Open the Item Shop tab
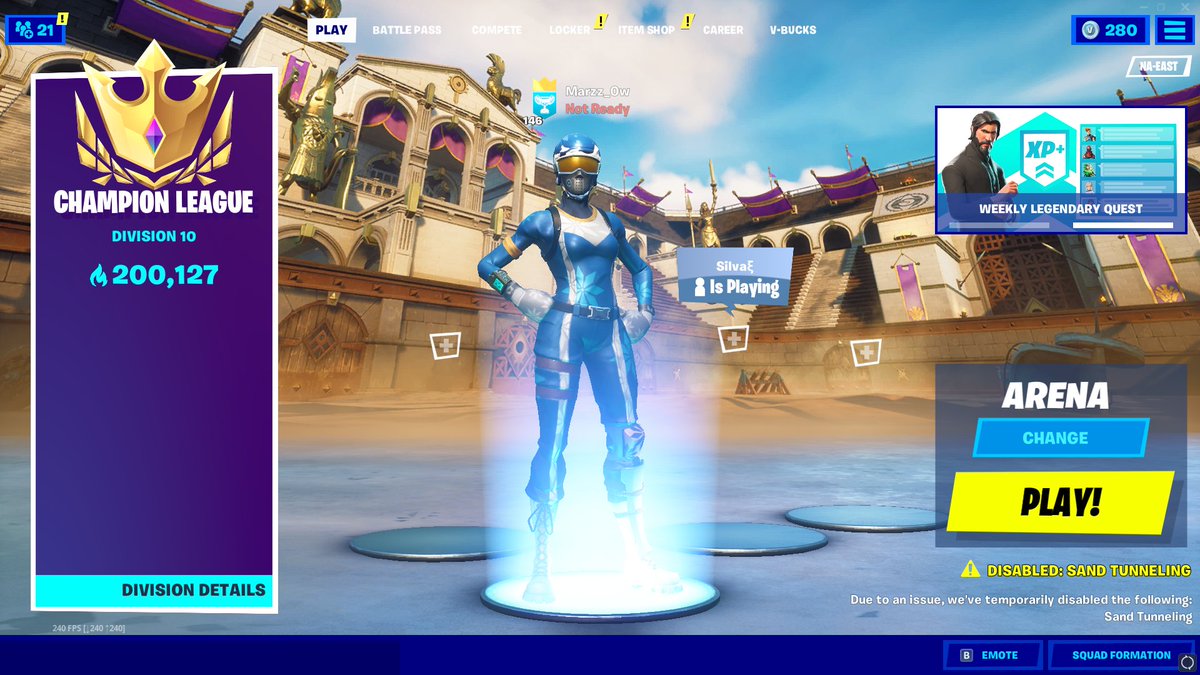This screenshot has height=675, width=1200. 646,30
